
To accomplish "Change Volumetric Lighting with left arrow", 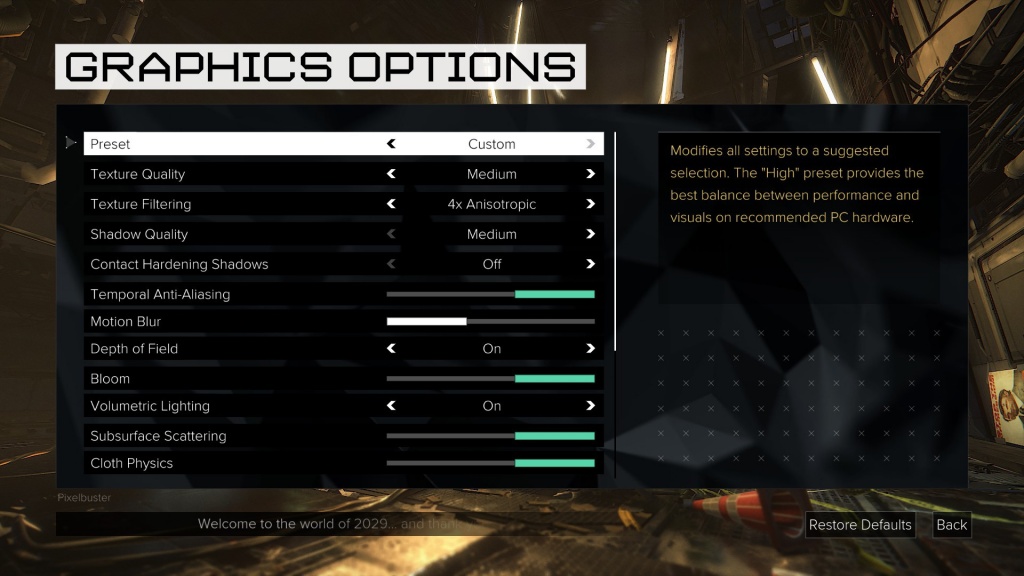I will (x=391, y=406).
